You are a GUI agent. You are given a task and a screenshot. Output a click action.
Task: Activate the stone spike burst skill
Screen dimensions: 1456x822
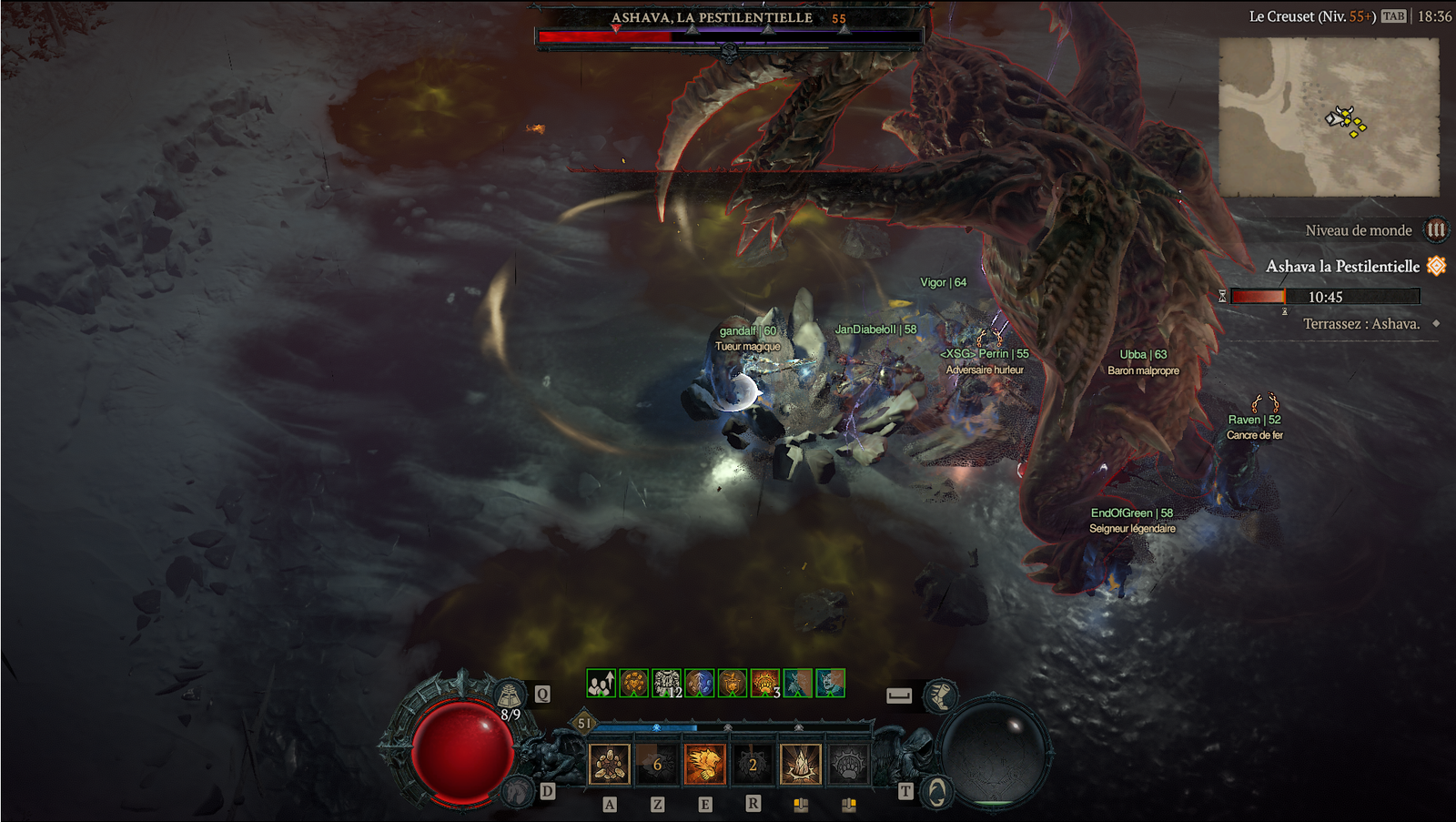[801, 765]
